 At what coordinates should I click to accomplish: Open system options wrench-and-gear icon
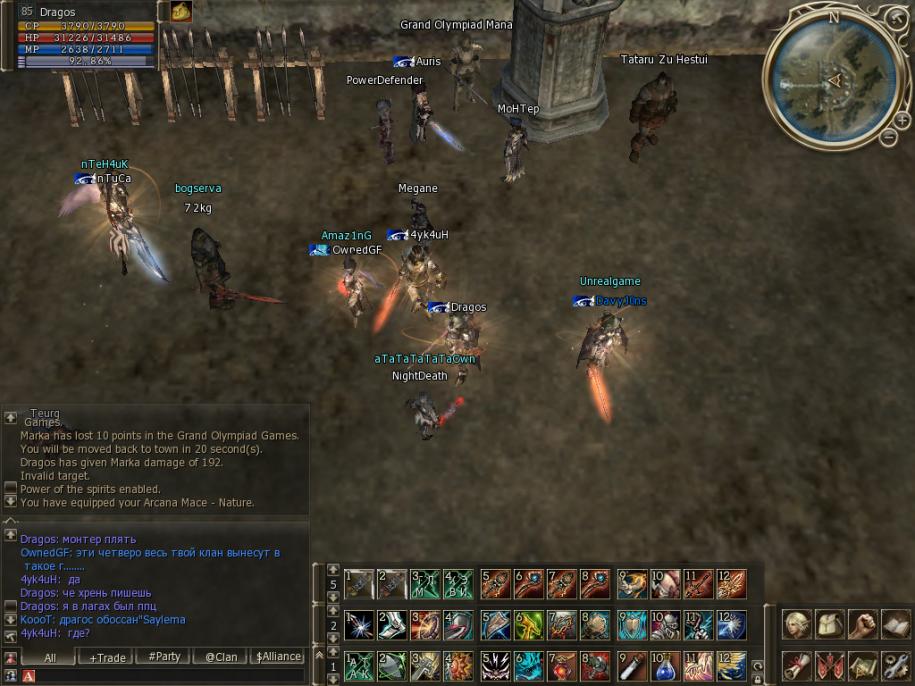[x=896, y=664]
